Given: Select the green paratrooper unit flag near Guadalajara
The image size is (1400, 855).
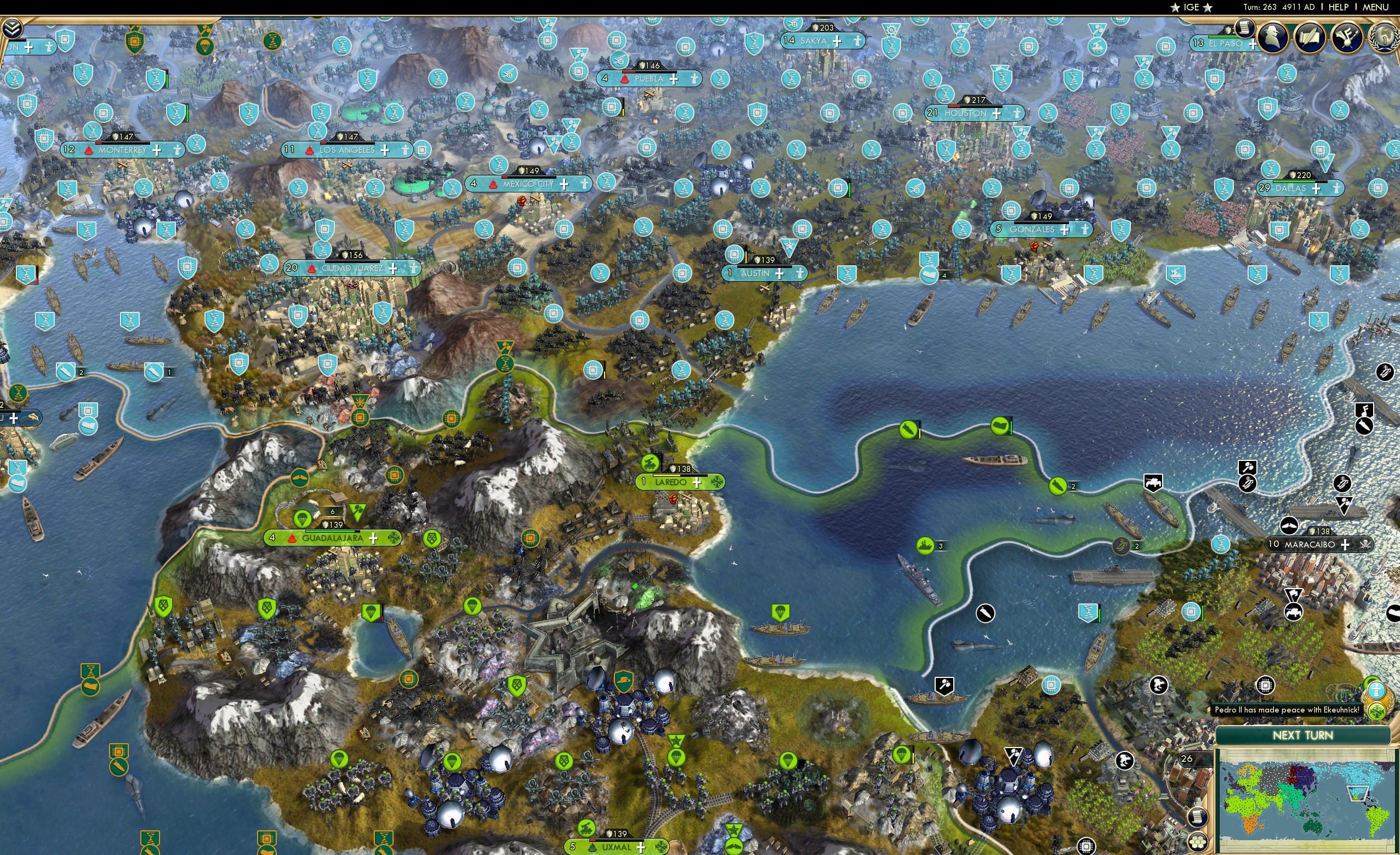Looking at the screenshot, I should [303, 520].
